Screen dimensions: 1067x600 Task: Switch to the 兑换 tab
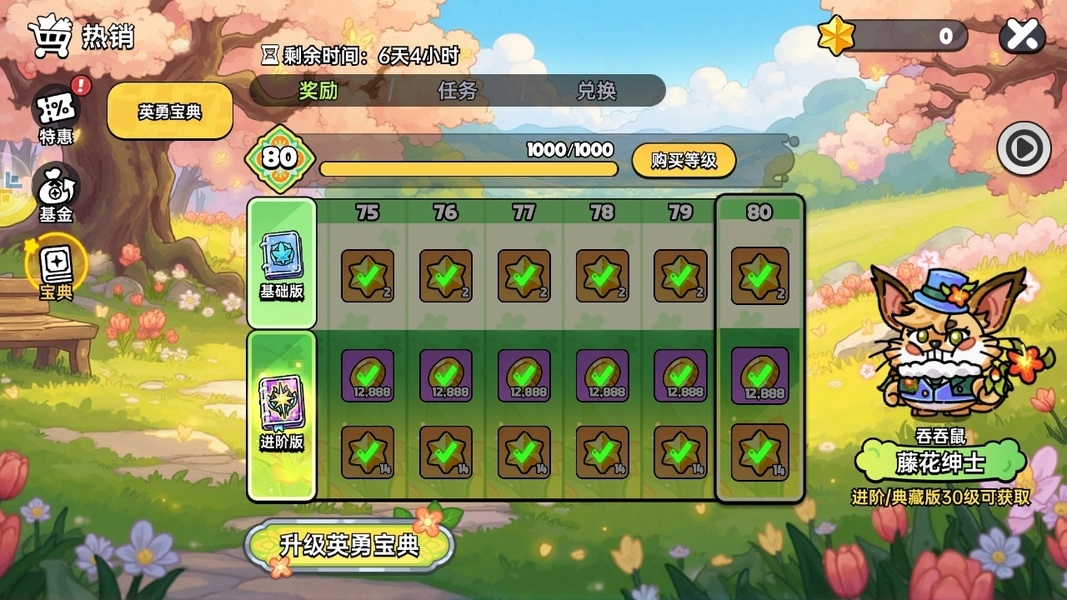click(x=596, y=91)
